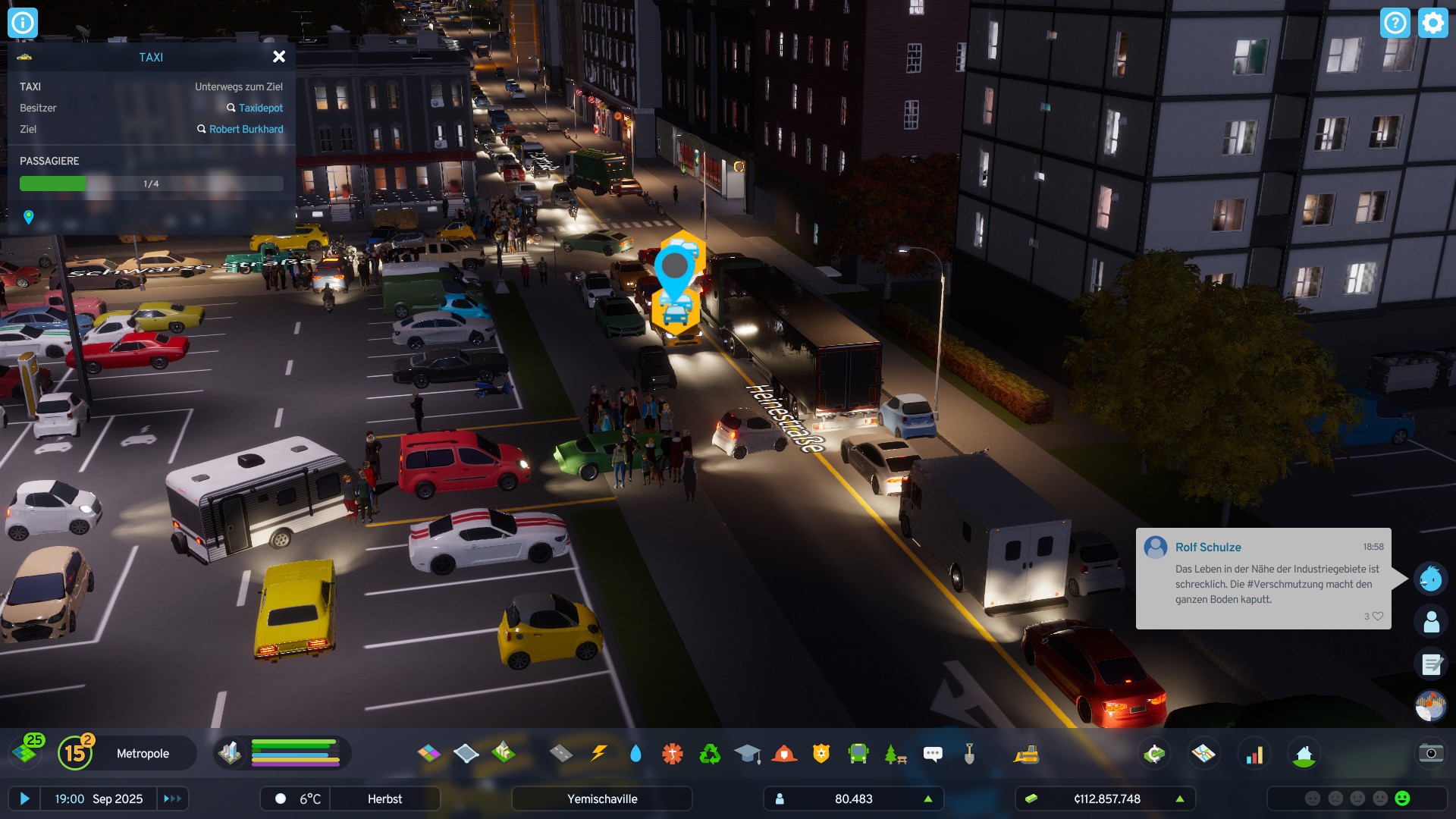The image size is (1456, 819).
Task: Activate the bulldozer tool
Action: point(1028,753)
